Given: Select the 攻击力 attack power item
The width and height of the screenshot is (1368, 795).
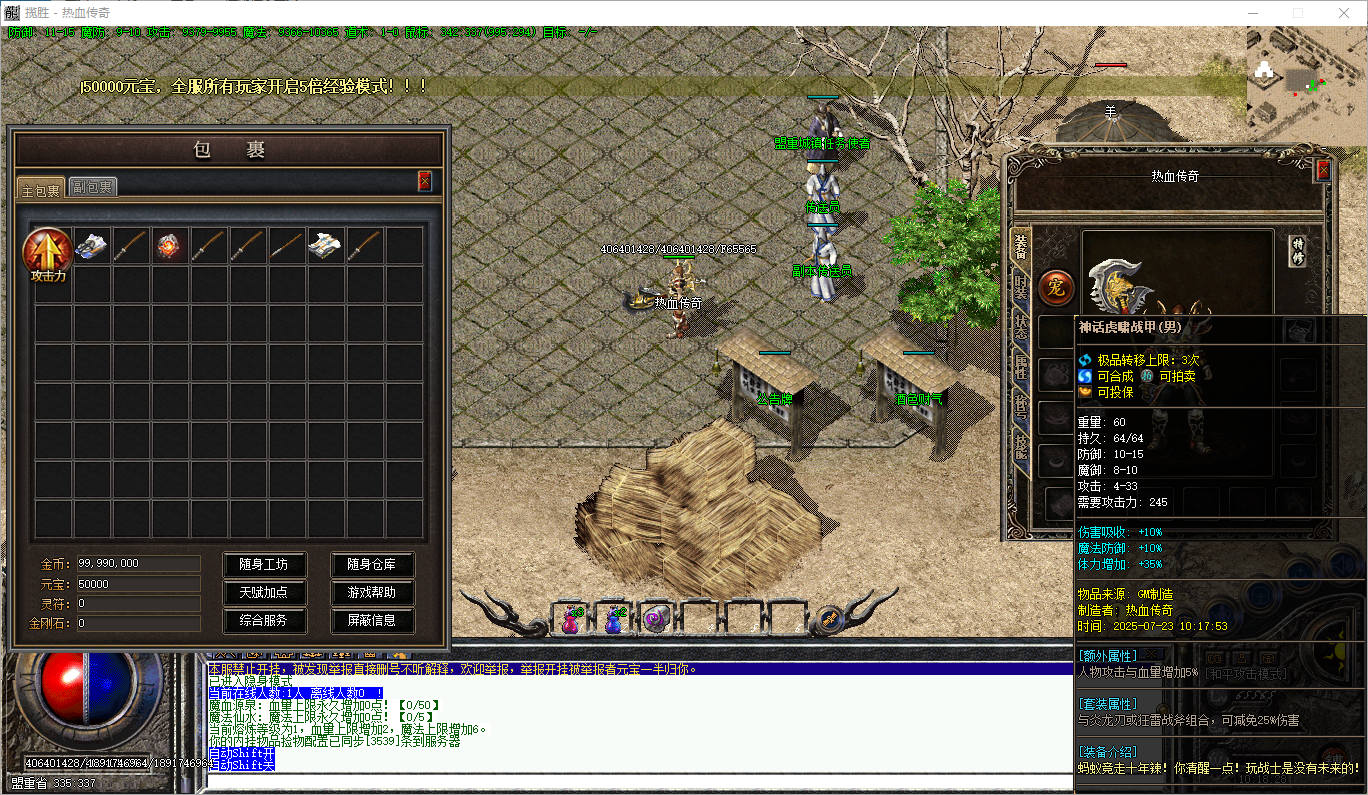Looking at the screenshot, I should click(x=47, y=253).
